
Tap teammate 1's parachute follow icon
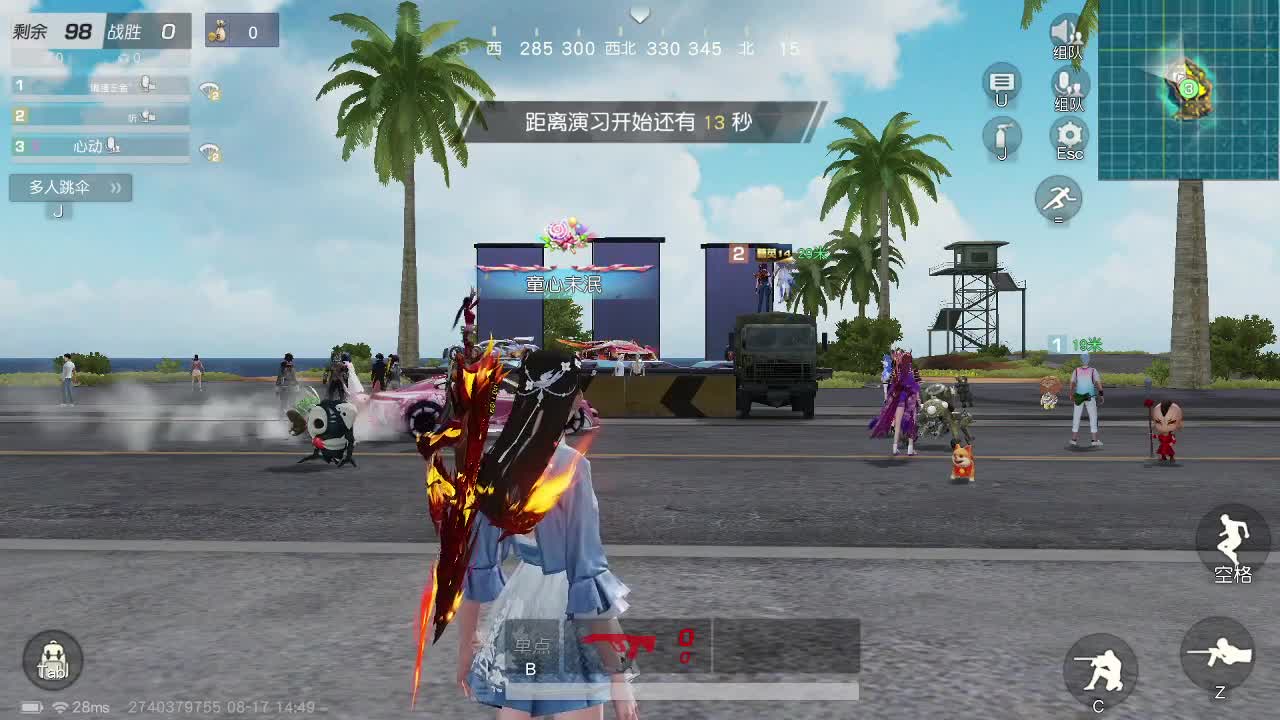point(208,90)
